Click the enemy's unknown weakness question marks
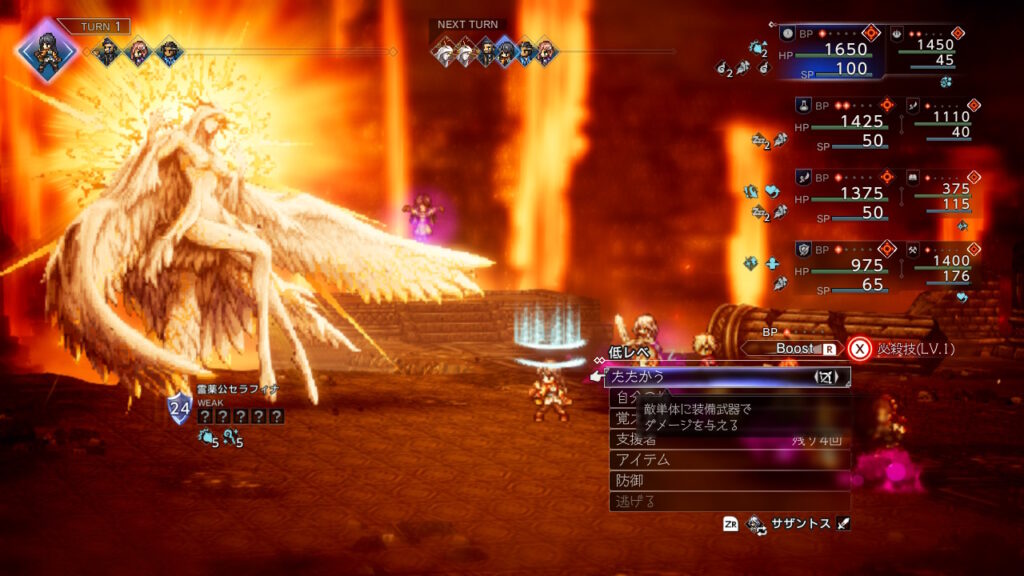 pos(240,416)
